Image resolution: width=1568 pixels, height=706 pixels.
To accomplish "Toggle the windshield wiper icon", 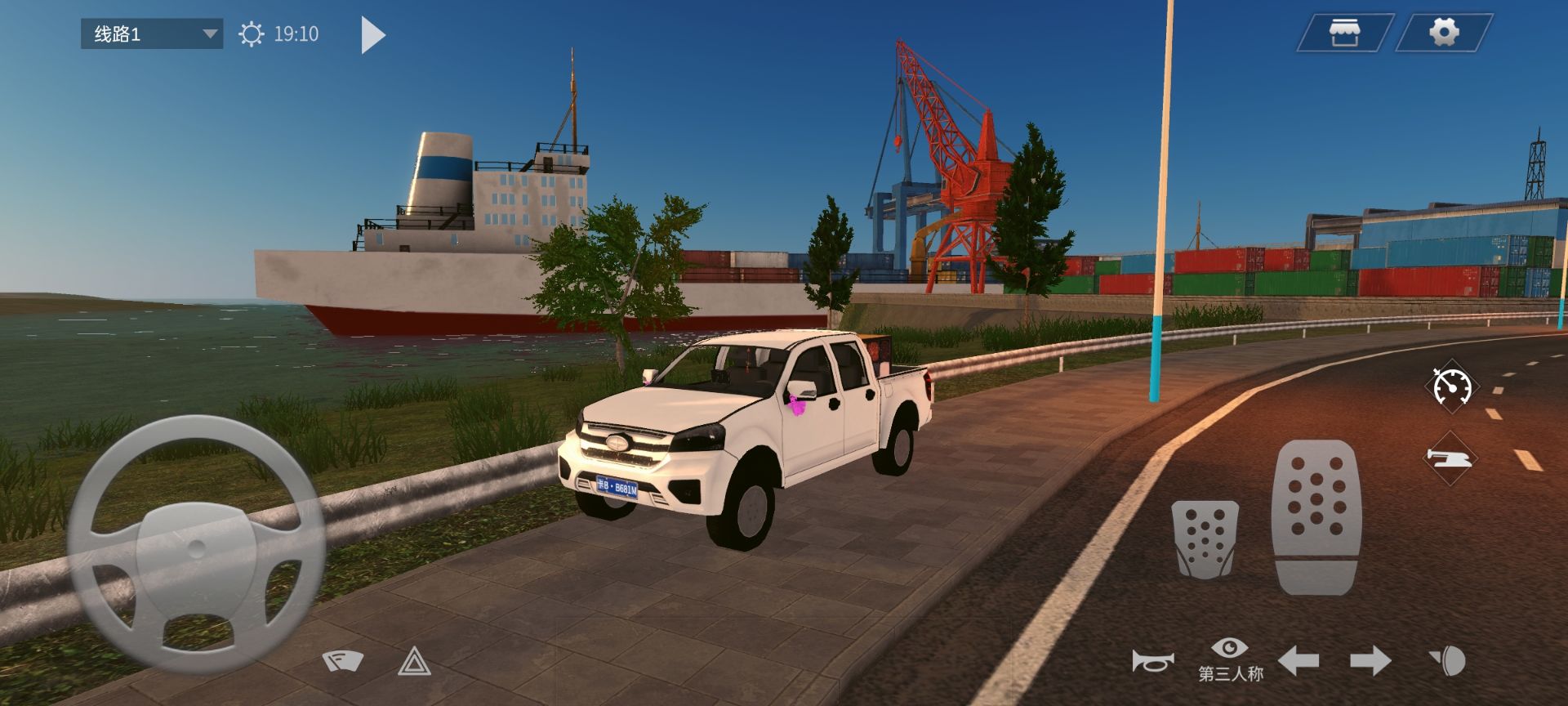I will pos(343,660).
